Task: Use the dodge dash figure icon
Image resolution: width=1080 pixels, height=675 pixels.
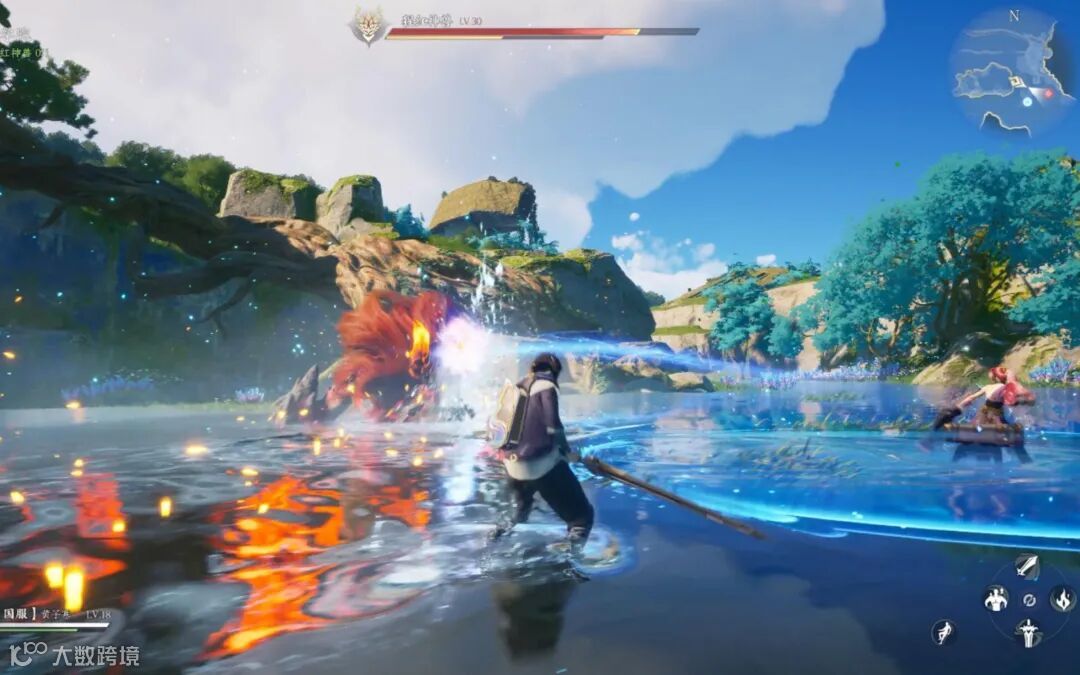Action: 943,632
